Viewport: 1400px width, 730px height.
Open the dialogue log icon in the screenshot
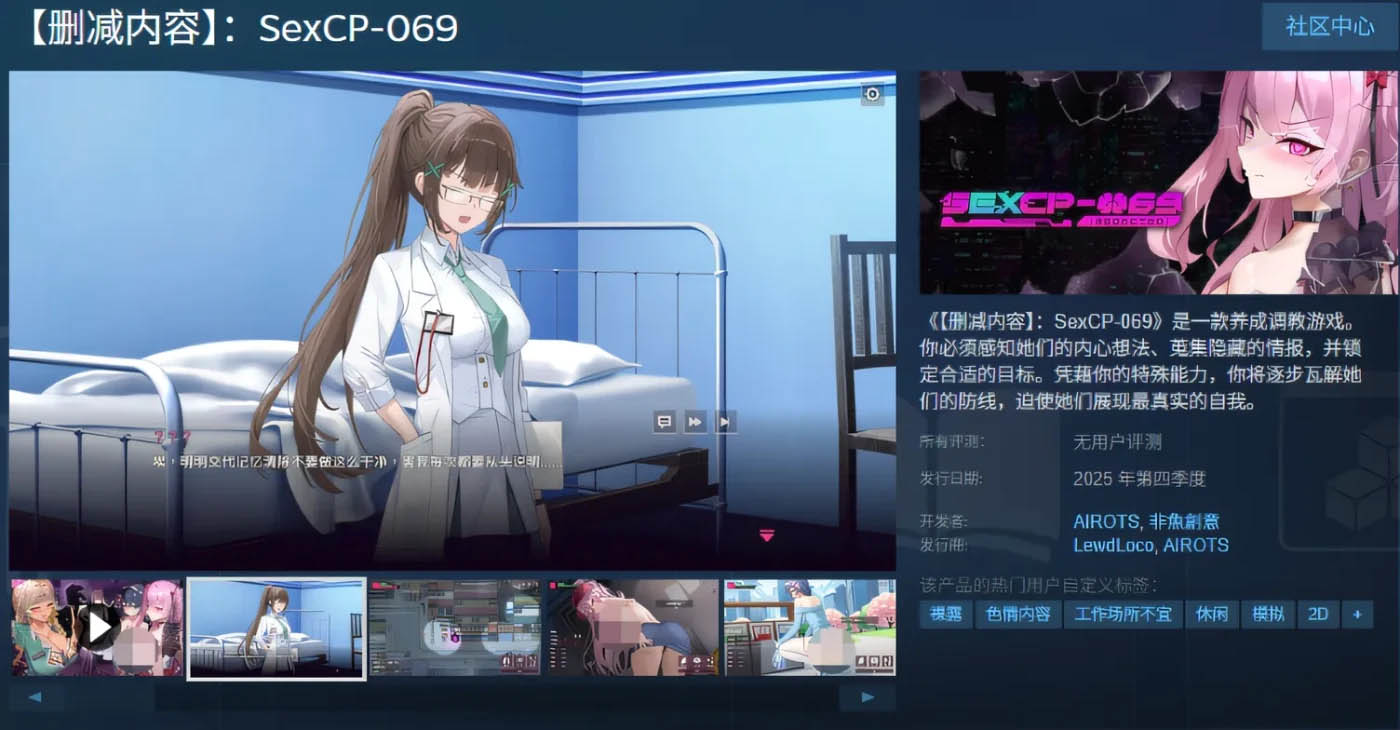click(662, 422)
